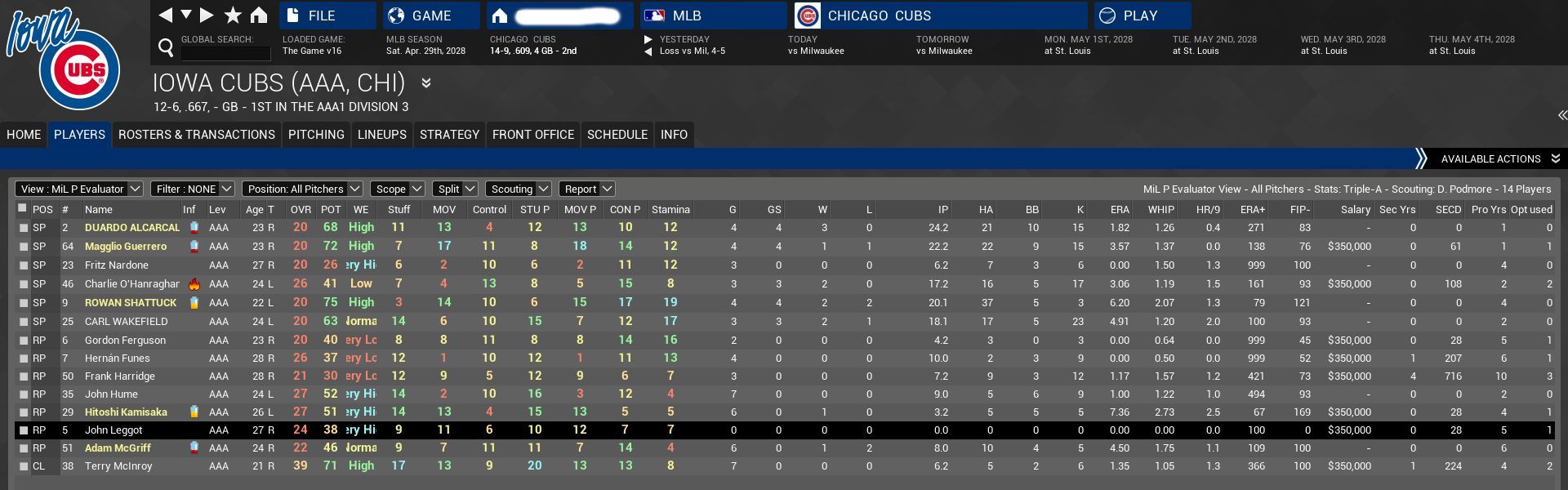Focus the global search field

click(225, 53)
